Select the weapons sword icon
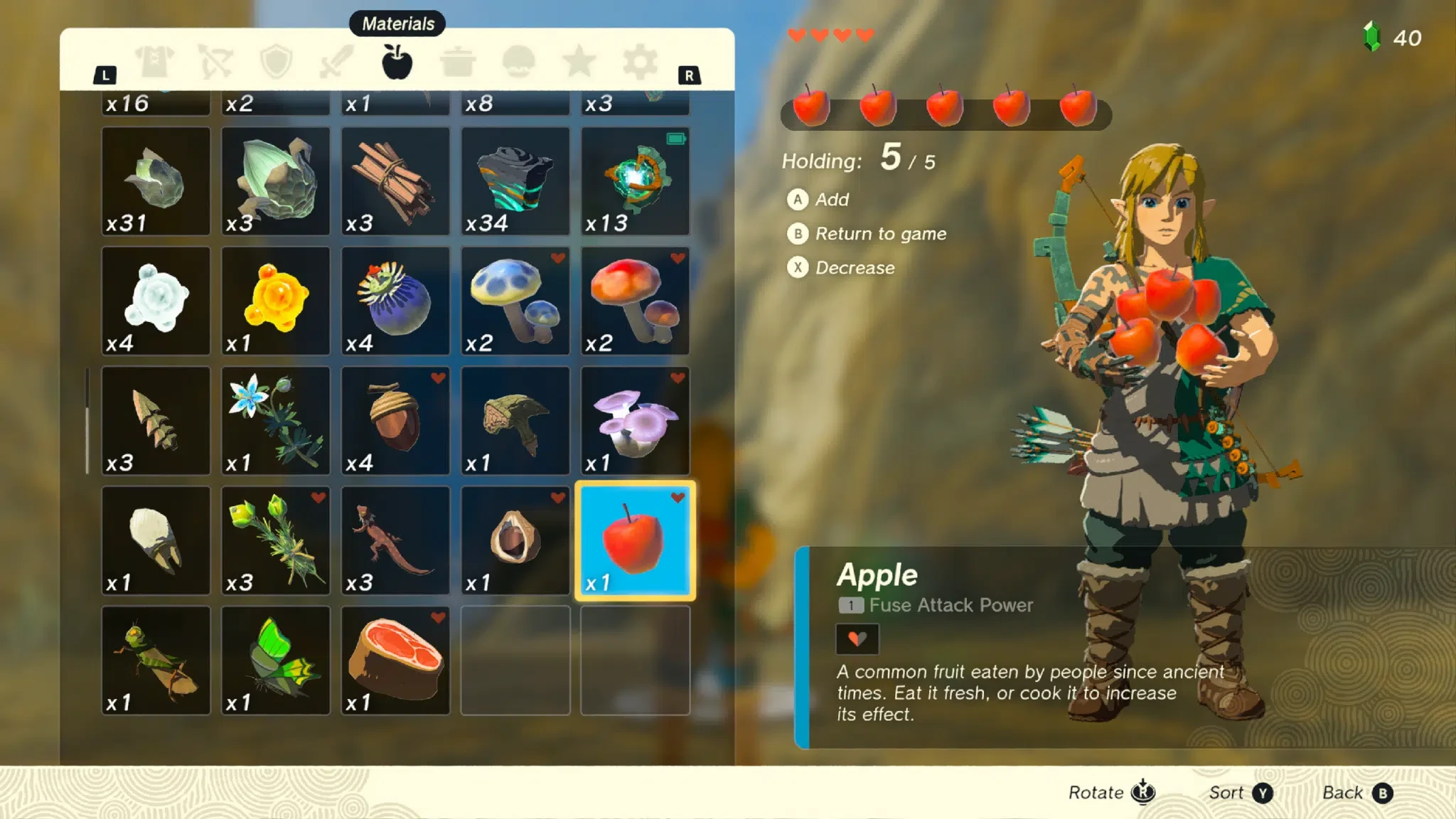The width and height of the screenshot is (1456, 819). (x=337, y=61)
